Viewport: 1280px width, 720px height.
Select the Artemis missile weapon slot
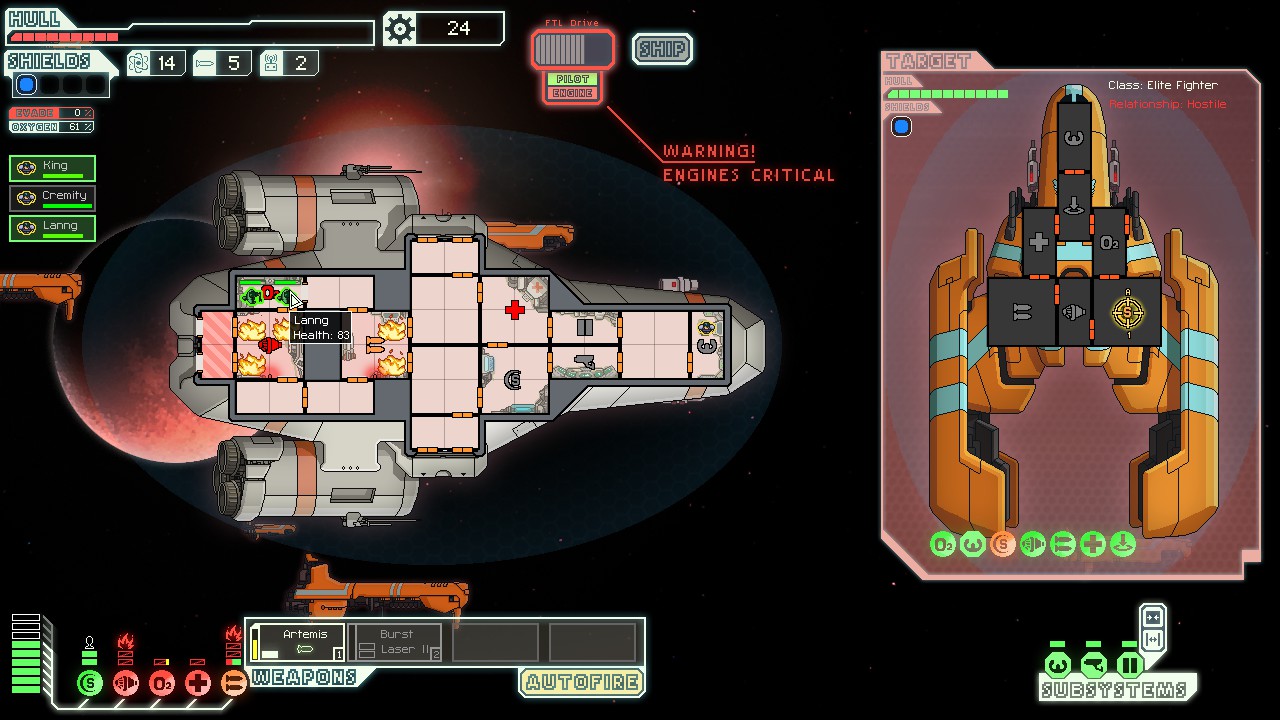click(298, 642)
